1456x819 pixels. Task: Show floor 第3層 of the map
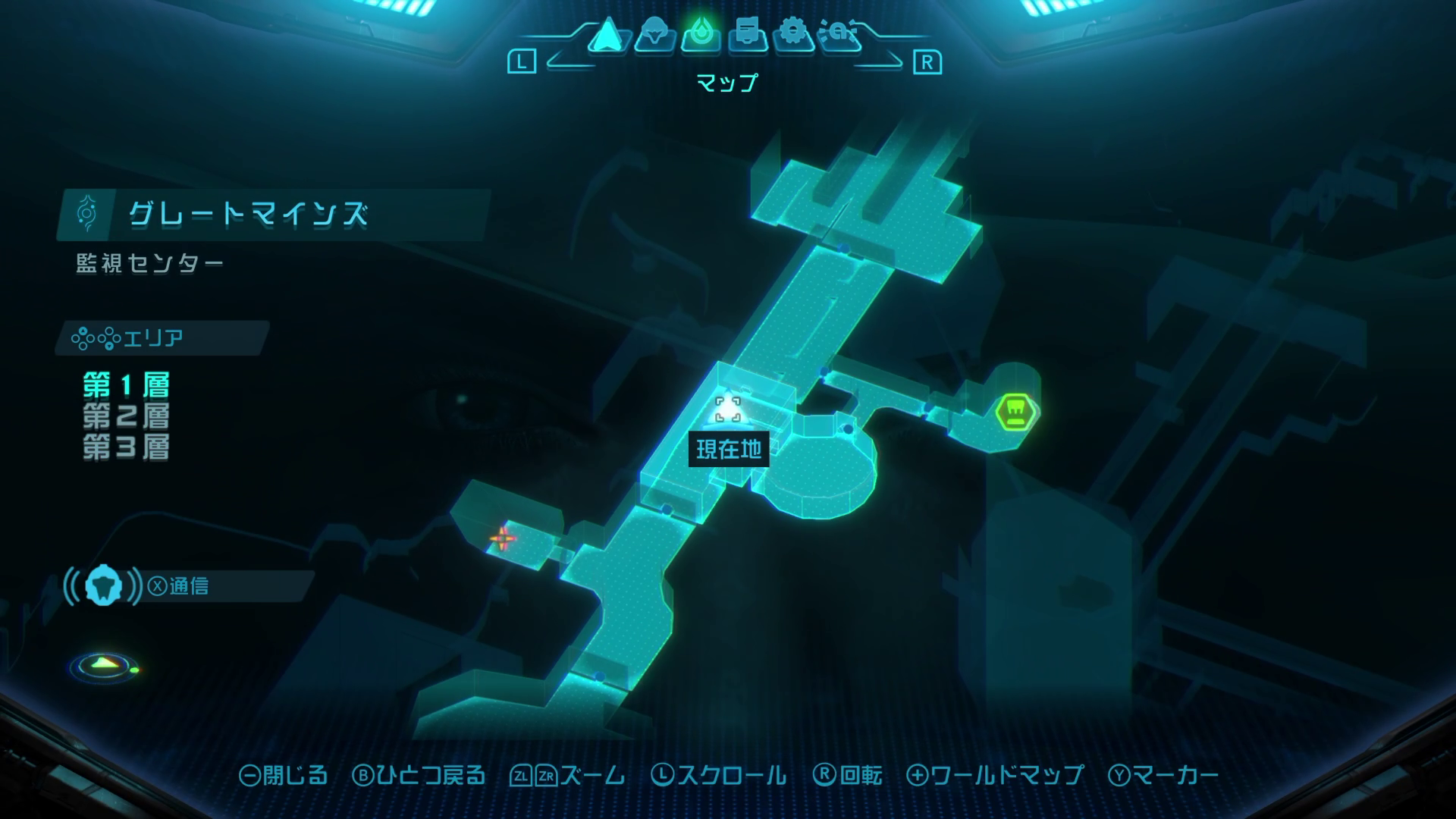pyautogui.click(x=126, y=447)
